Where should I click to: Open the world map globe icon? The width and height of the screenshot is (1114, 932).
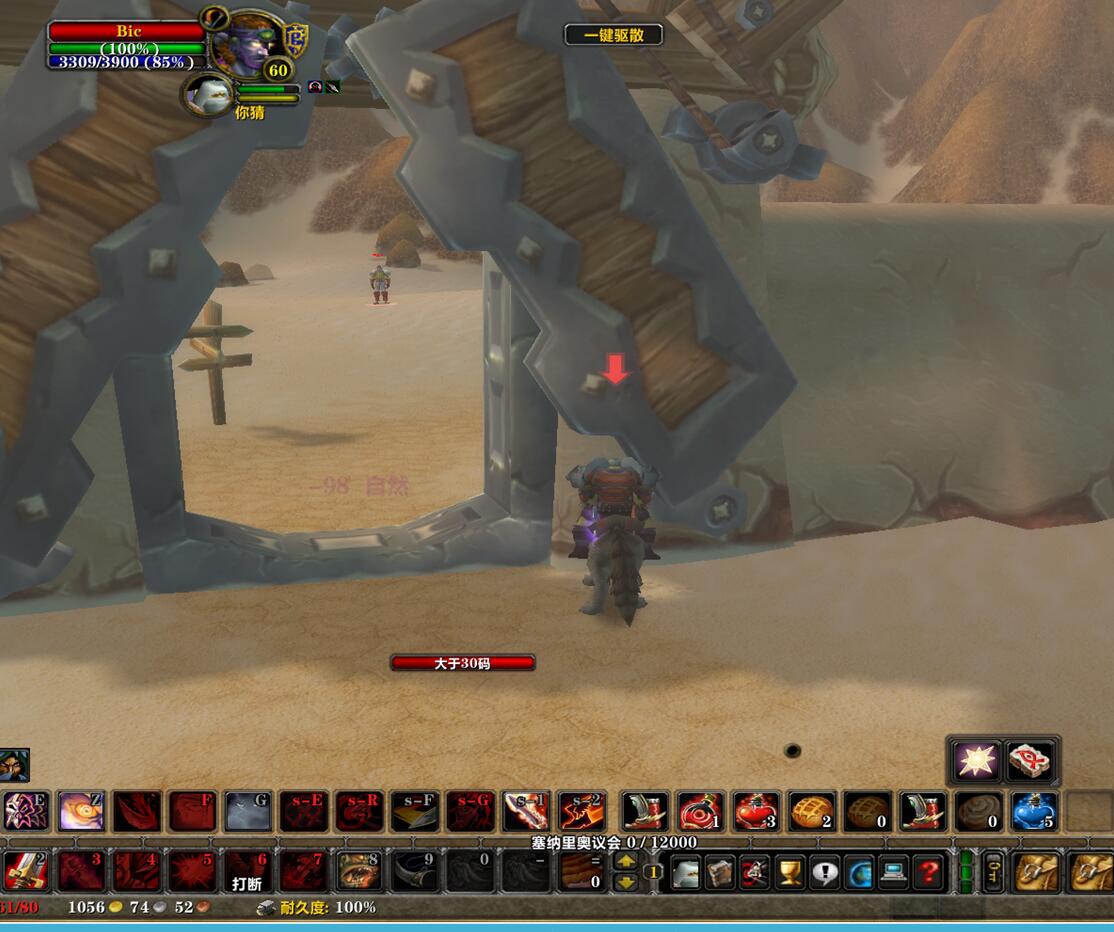859,872
